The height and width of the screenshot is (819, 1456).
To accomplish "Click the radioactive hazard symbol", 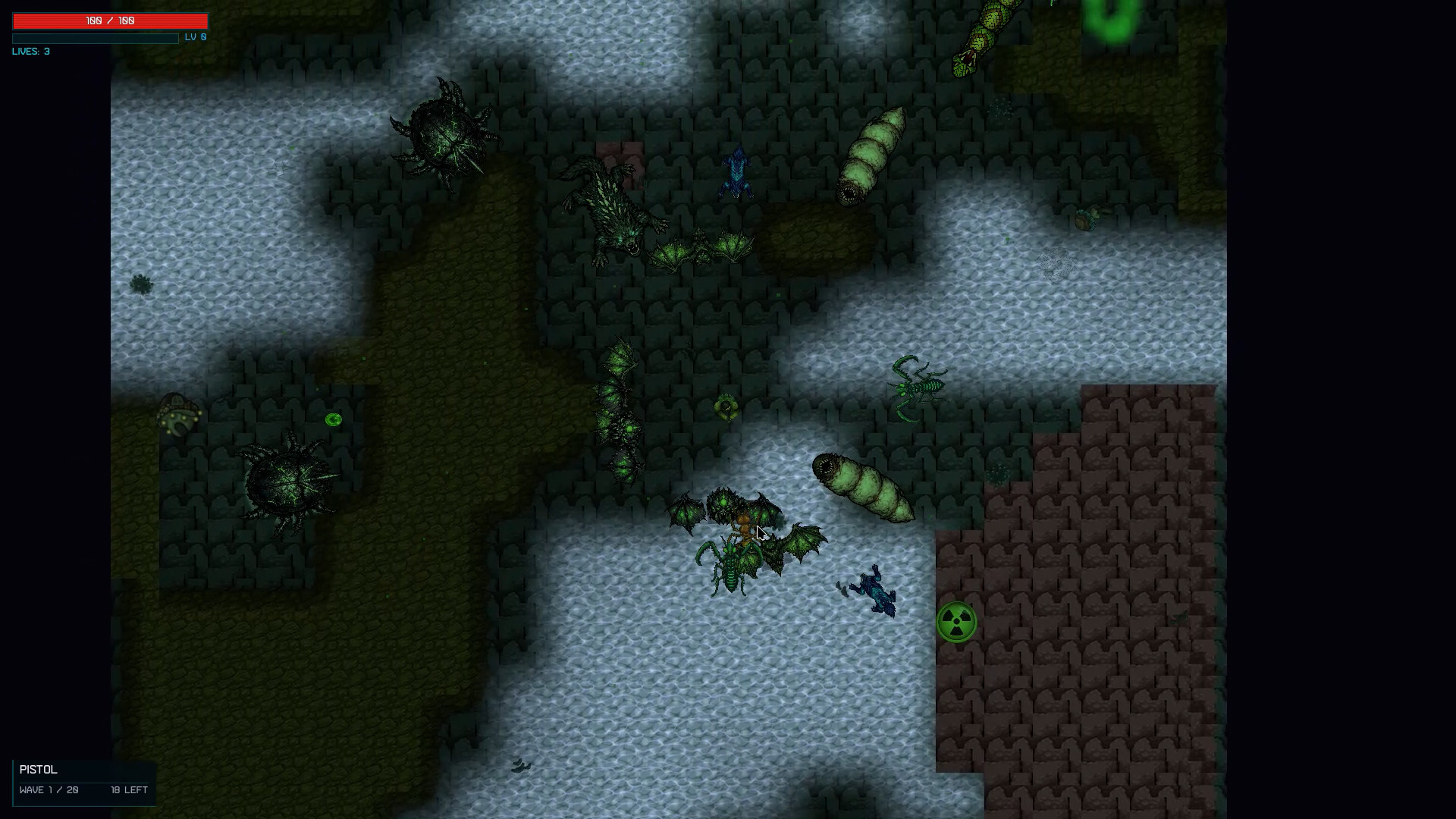I will [x=957, y=622].
